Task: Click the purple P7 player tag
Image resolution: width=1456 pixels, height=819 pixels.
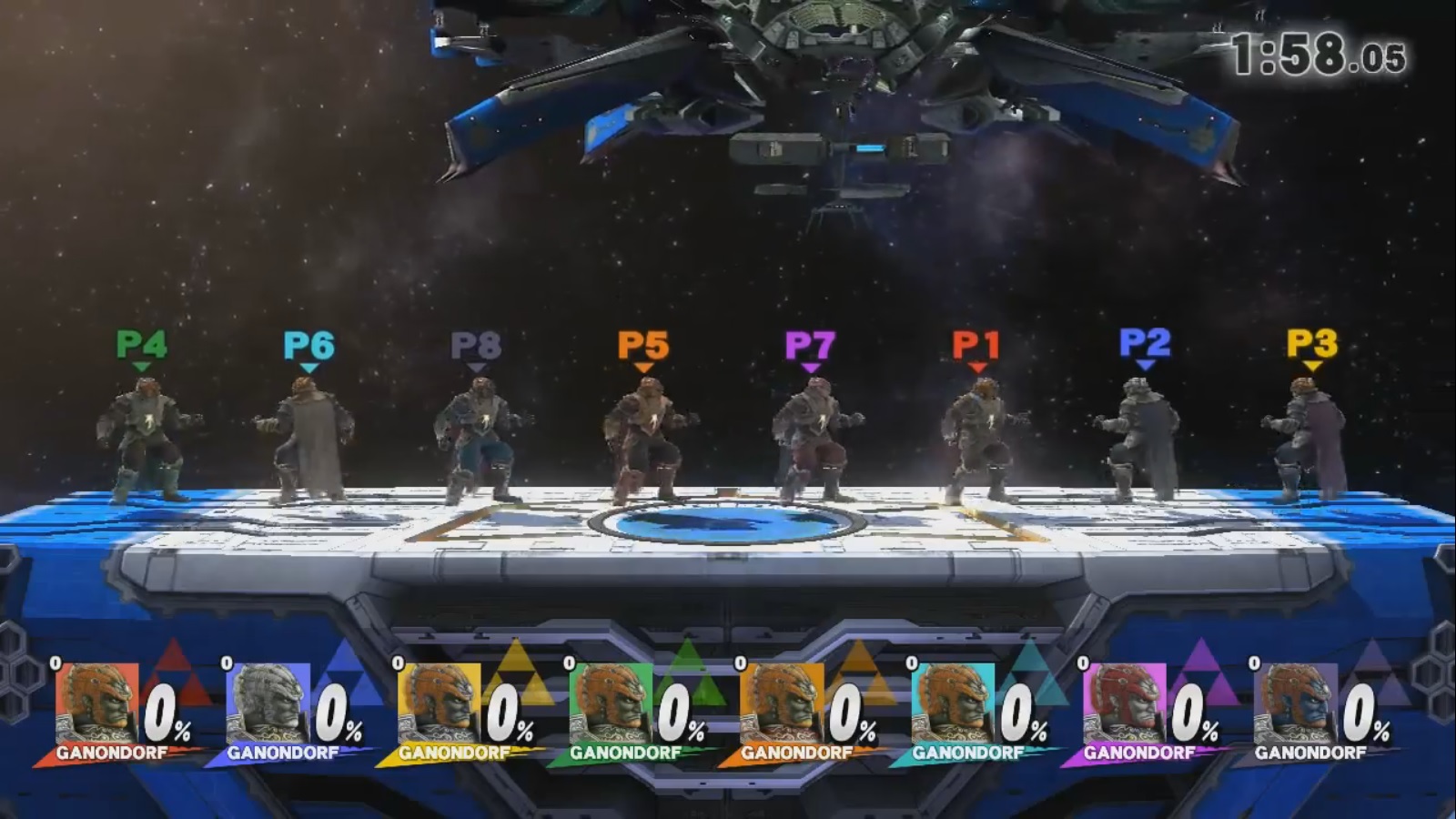Action: [x=810, y=346]
